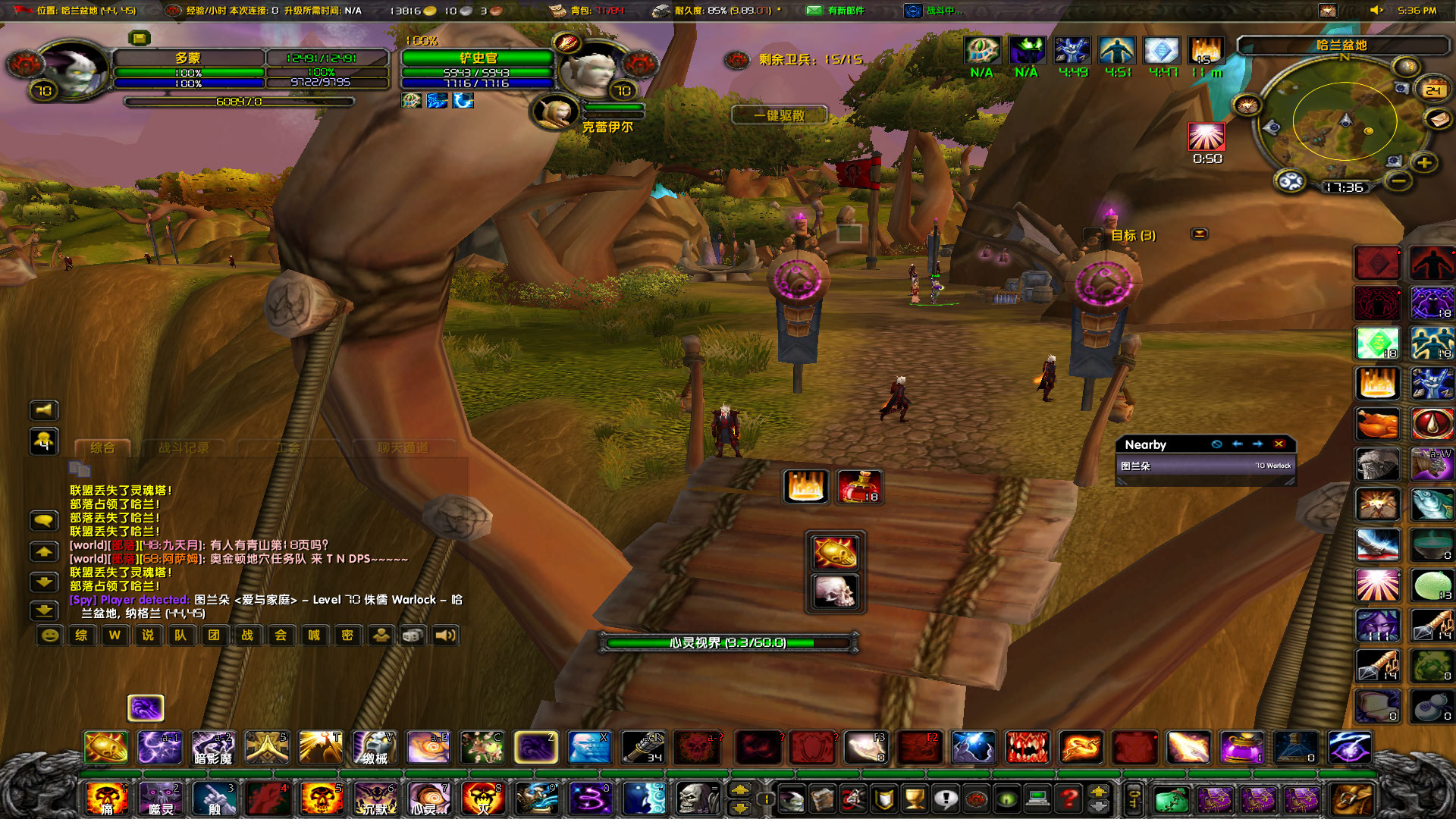Click the blue right arrow on the Nearby panel

point(1258,445)
